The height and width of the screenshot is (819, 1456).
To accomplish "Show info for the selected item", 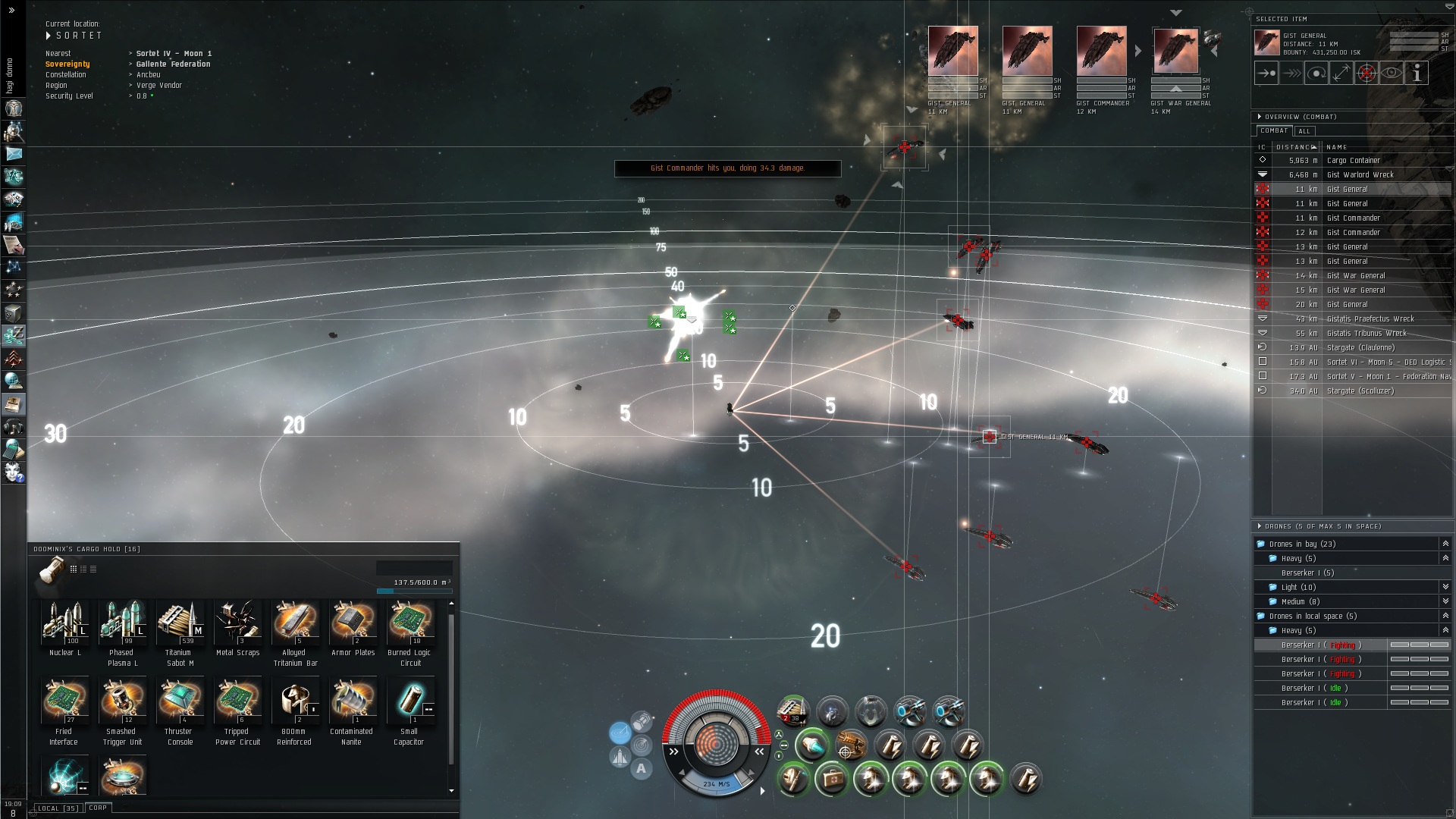I will click(x=1416, y=74).
